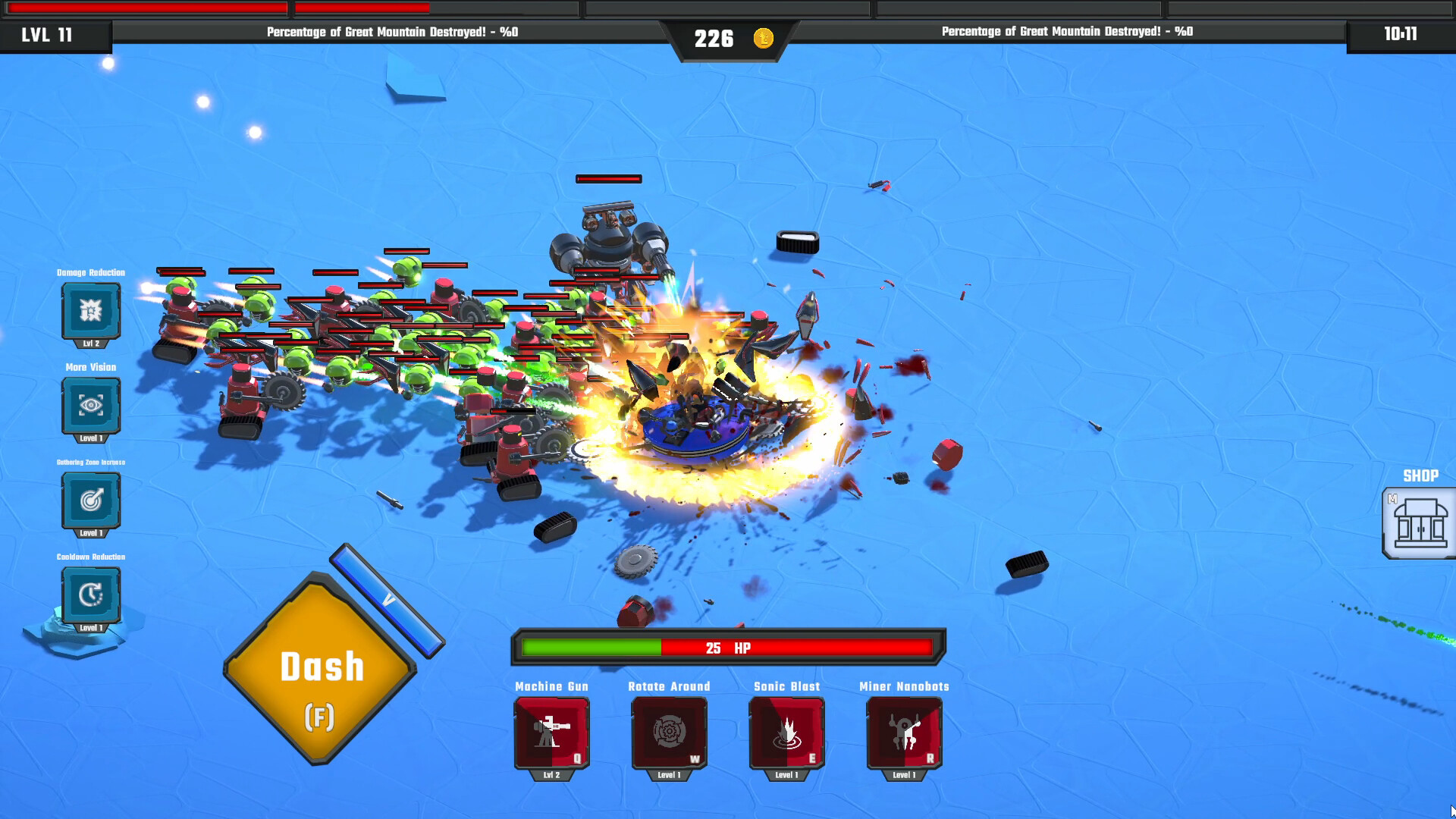This screenshot has width=1456, height=819.
Task: Click the Damage Reduction upgrade icon
Action: point(91,311)
